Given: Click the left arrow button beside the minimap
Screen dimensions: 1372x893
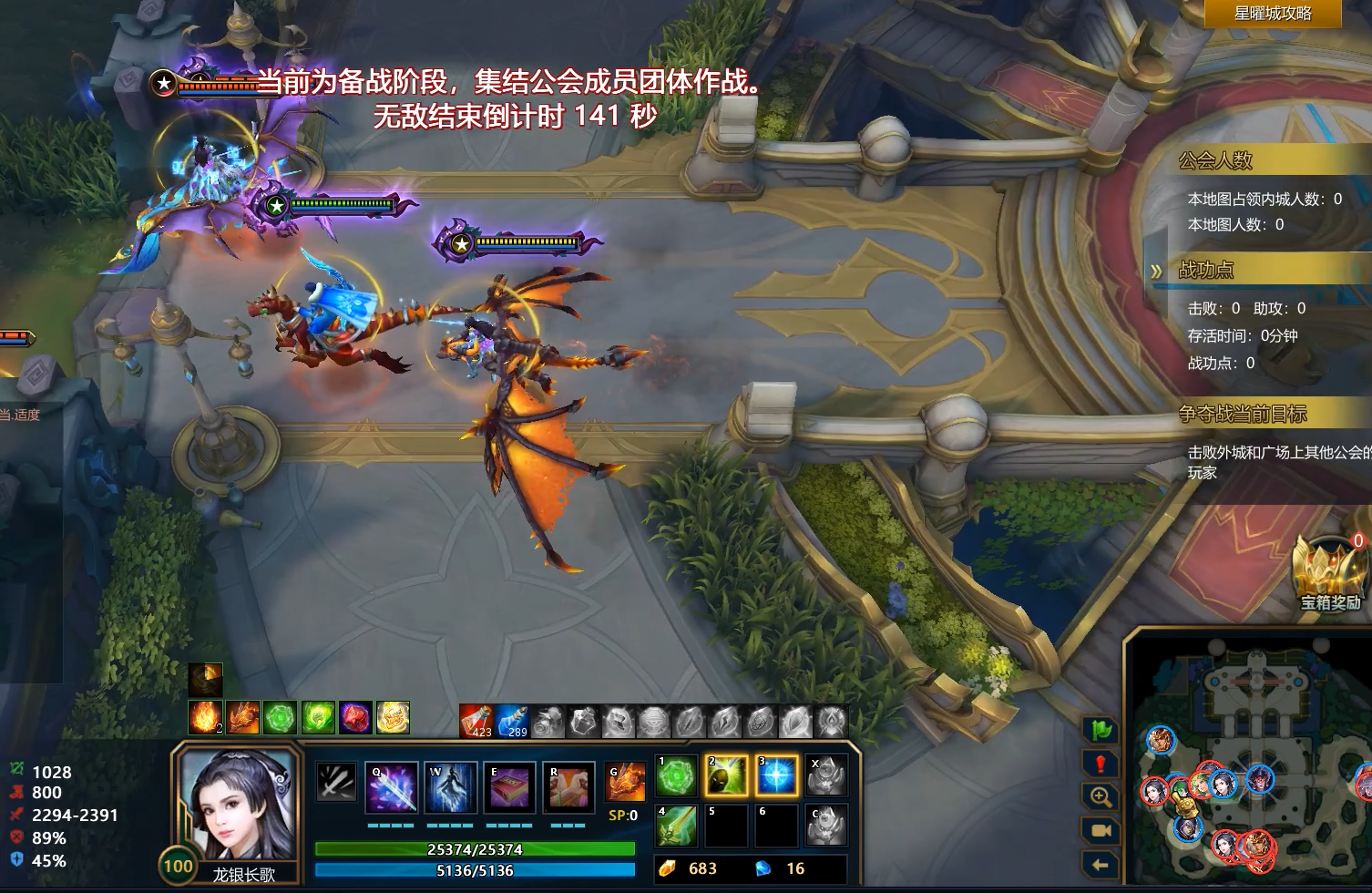Looking at the screenshot, I should click(x=1101, y=865).
